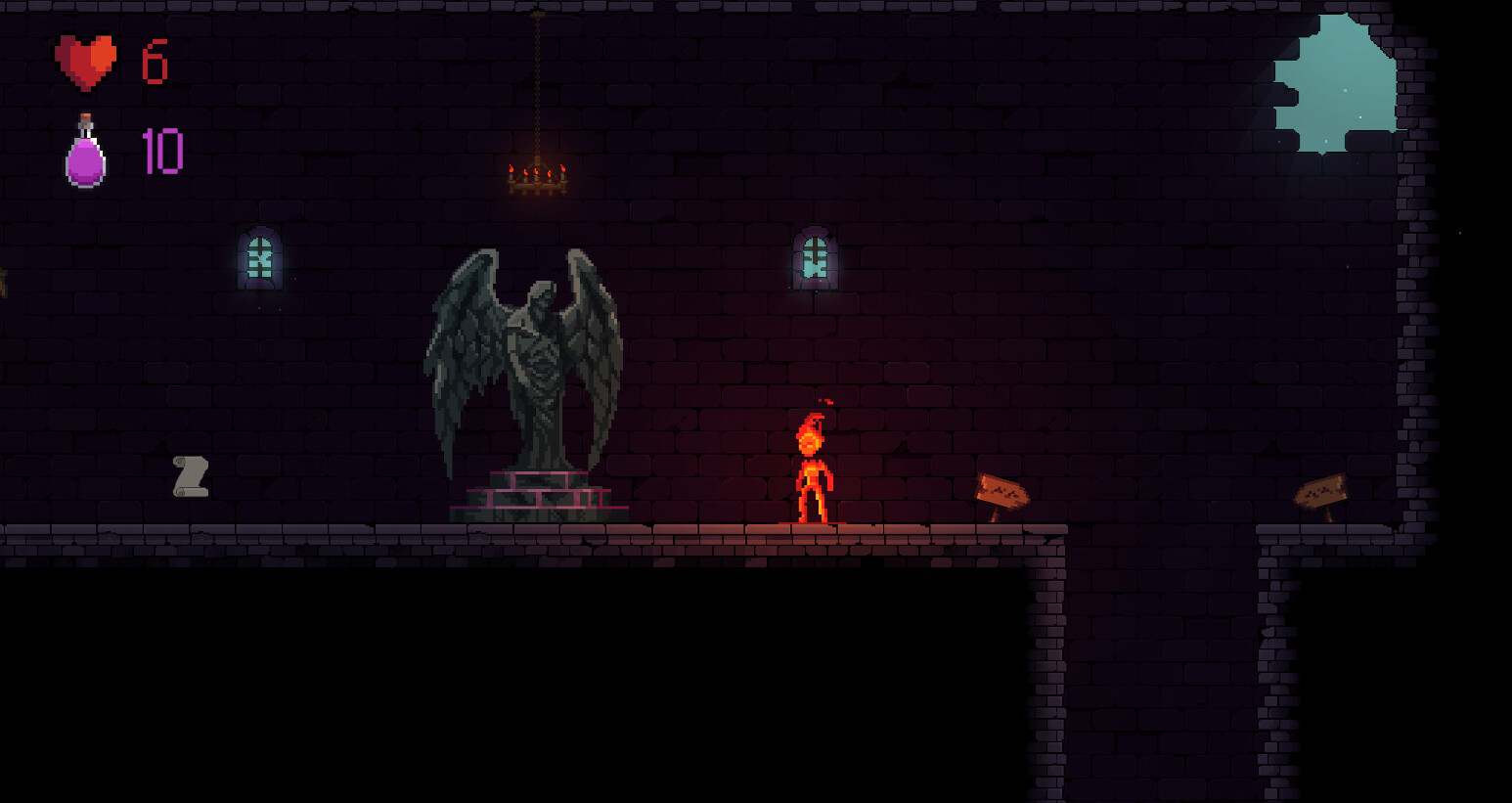Click the tilted wooden signpost near the gap
Viewport: 1512px width, 803px height.
point(1002,489)
